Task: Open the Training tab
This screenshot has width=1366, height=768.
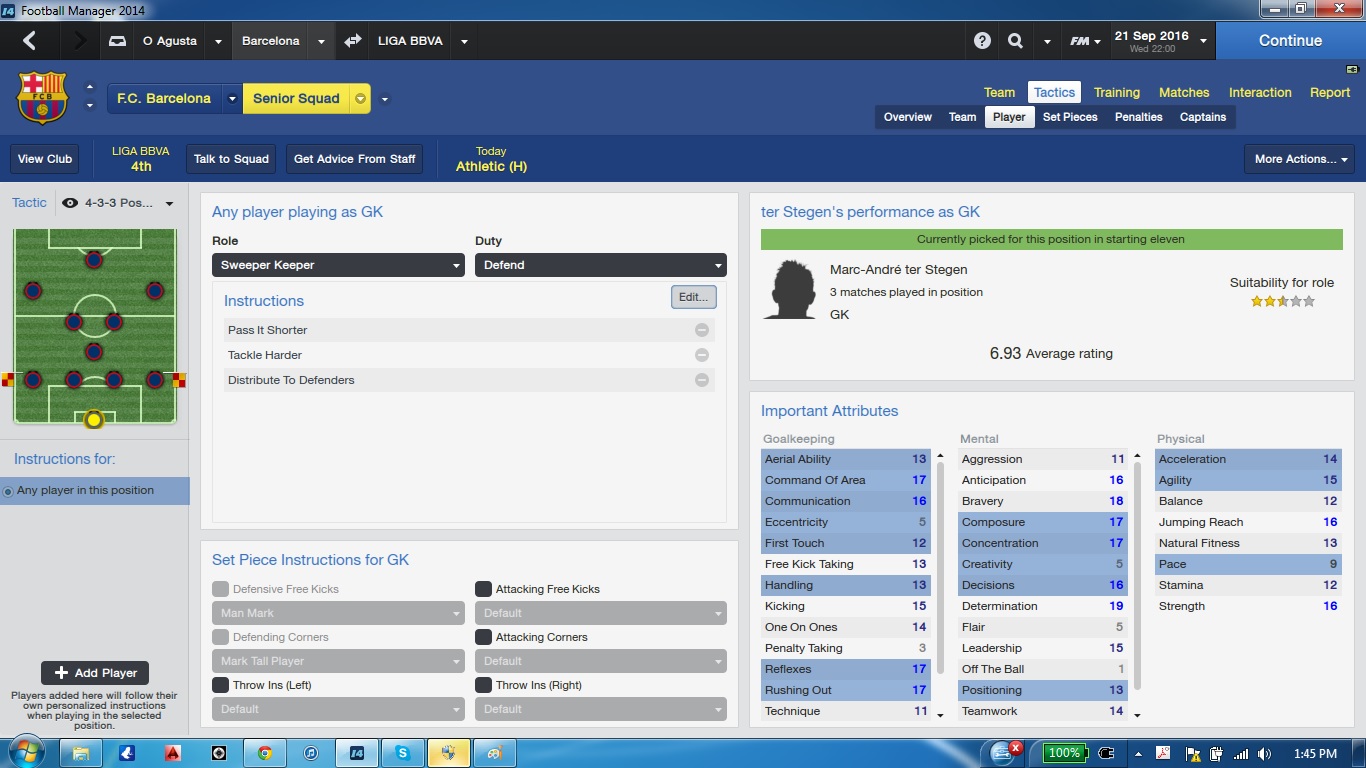Action: pos(1116,92)
